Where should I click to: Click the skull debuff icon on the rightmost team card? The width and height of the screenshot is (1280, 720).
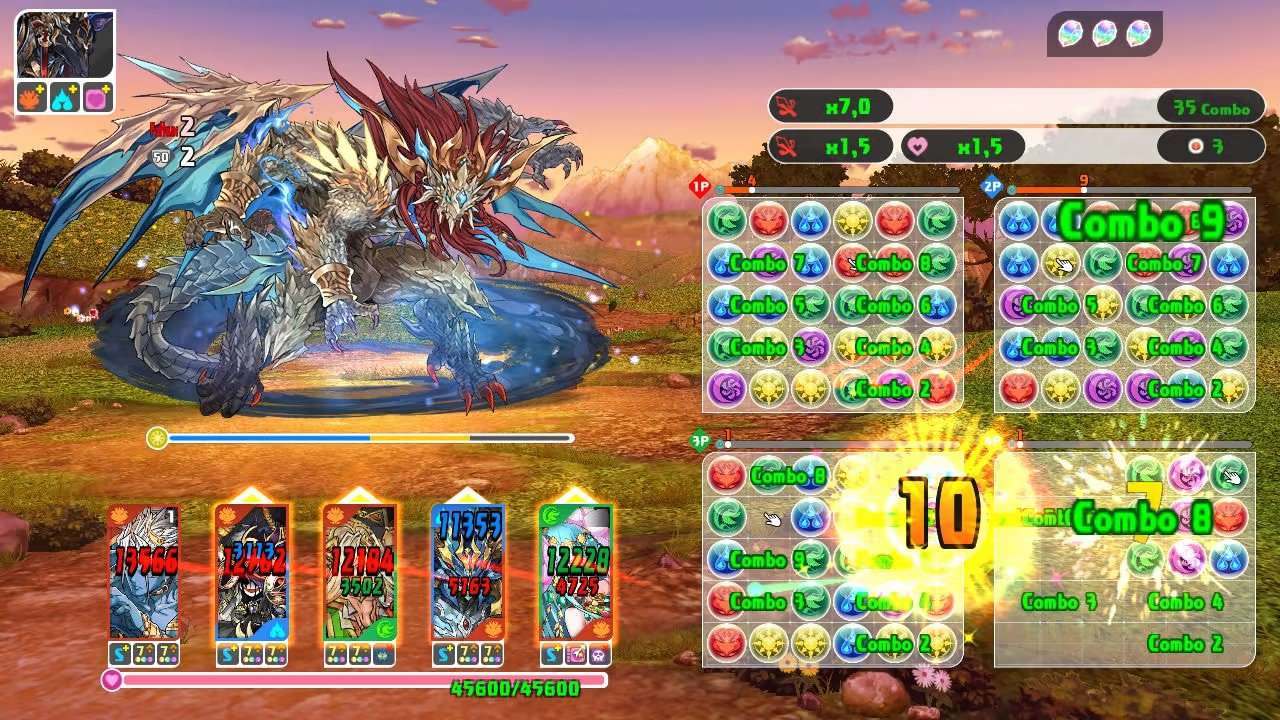tap(601, 654)
